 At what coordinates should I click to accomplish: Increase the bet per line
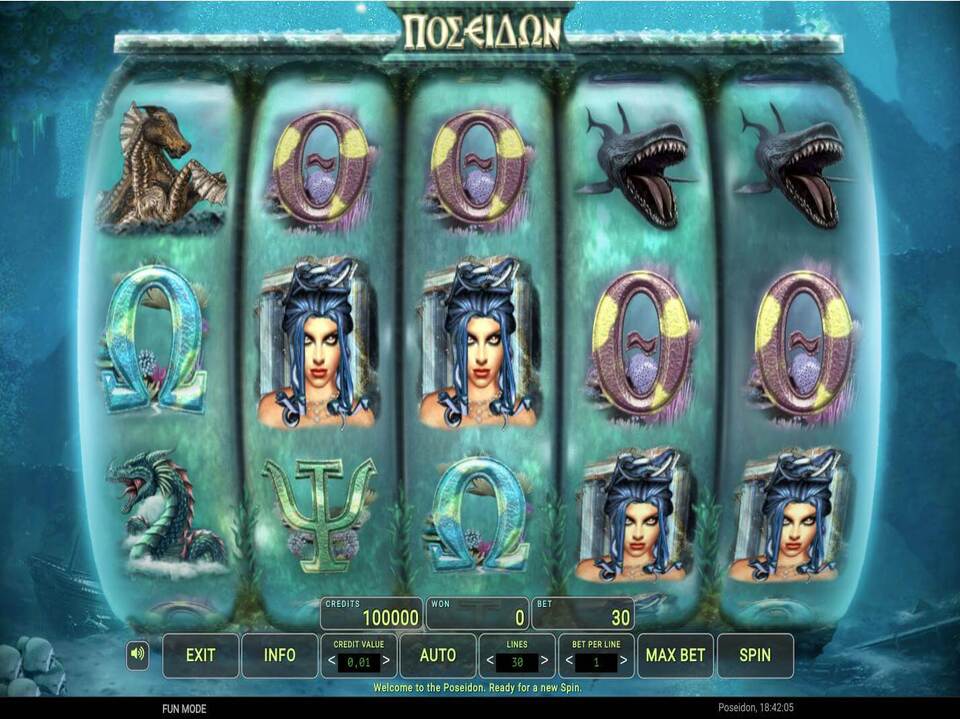623,661
